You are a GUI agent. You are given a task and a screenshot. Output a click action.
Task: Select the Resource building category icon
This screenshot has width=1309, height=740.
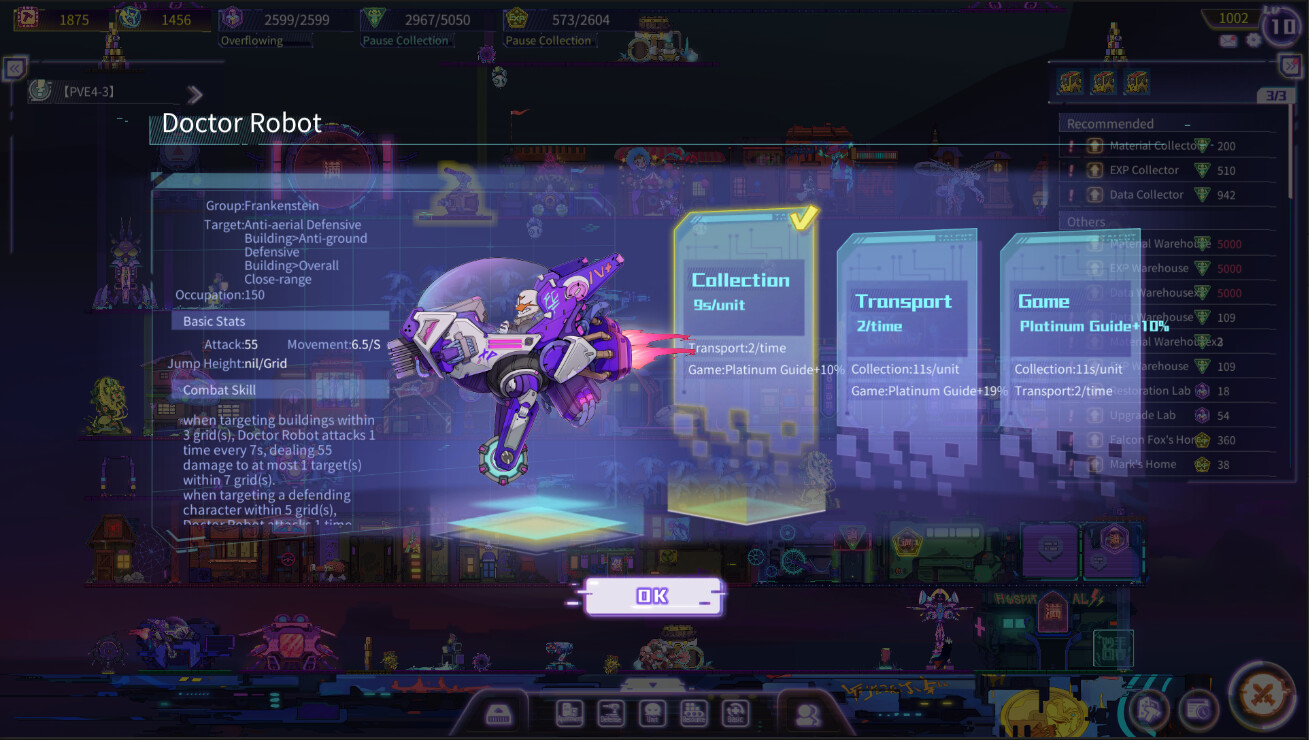tap(693, 711)
